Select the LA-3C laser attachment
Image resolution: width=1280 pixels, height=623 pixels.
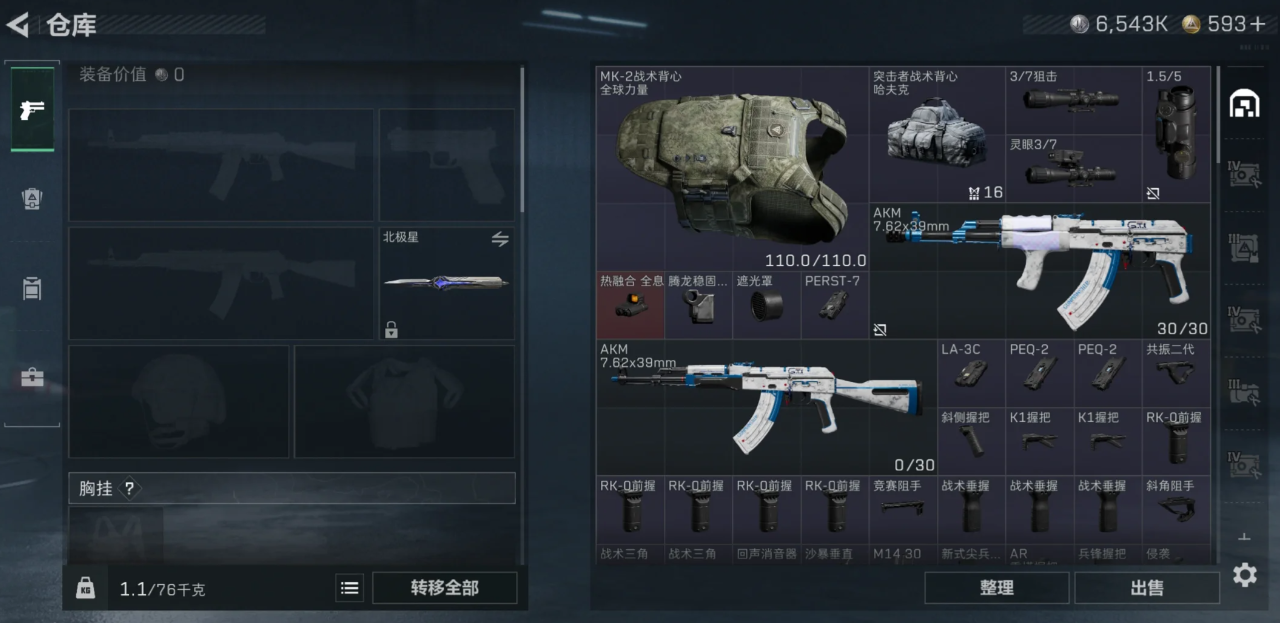click(x=970, y=372)
